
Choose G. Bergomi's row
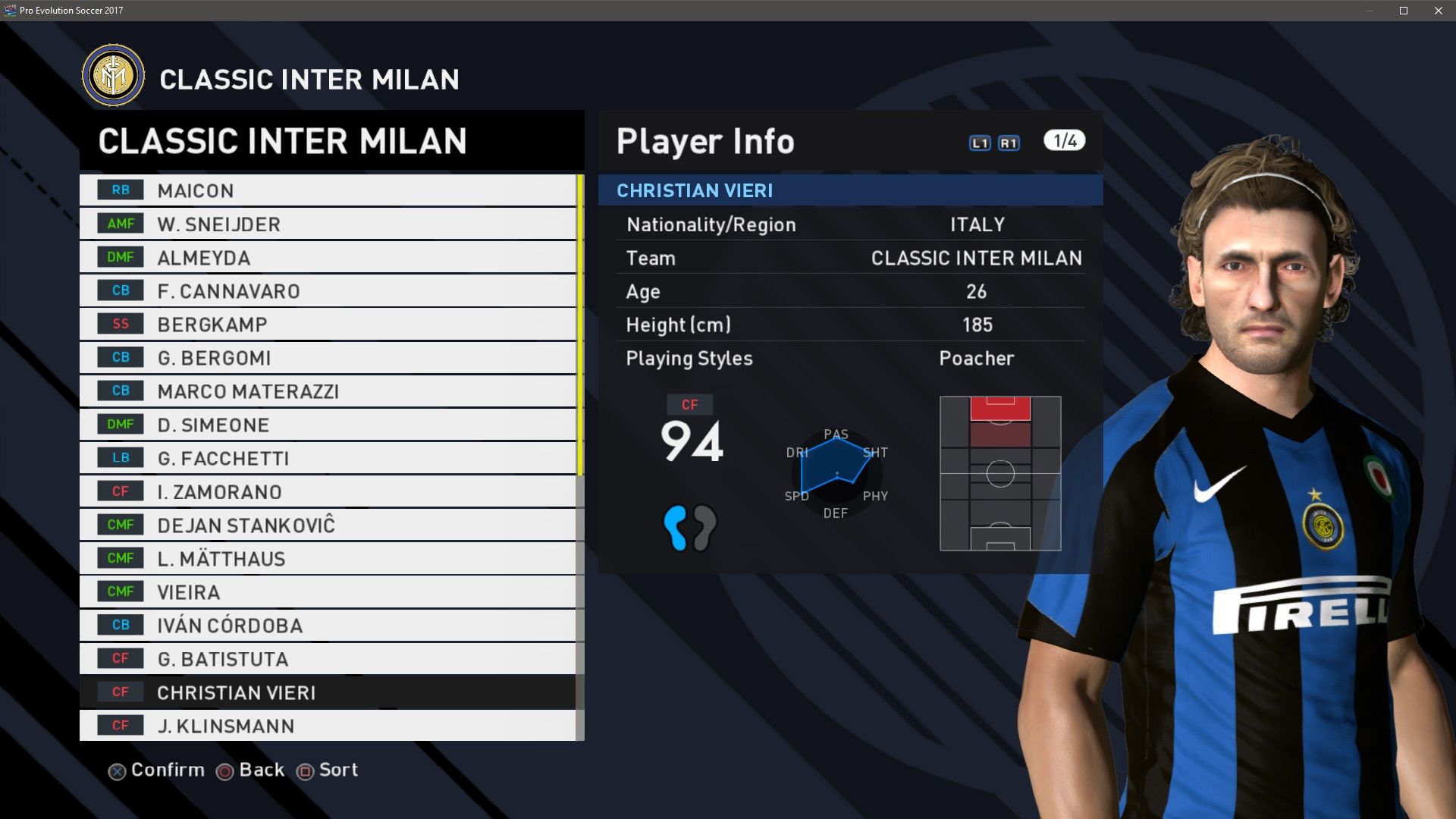coord(328,358)
